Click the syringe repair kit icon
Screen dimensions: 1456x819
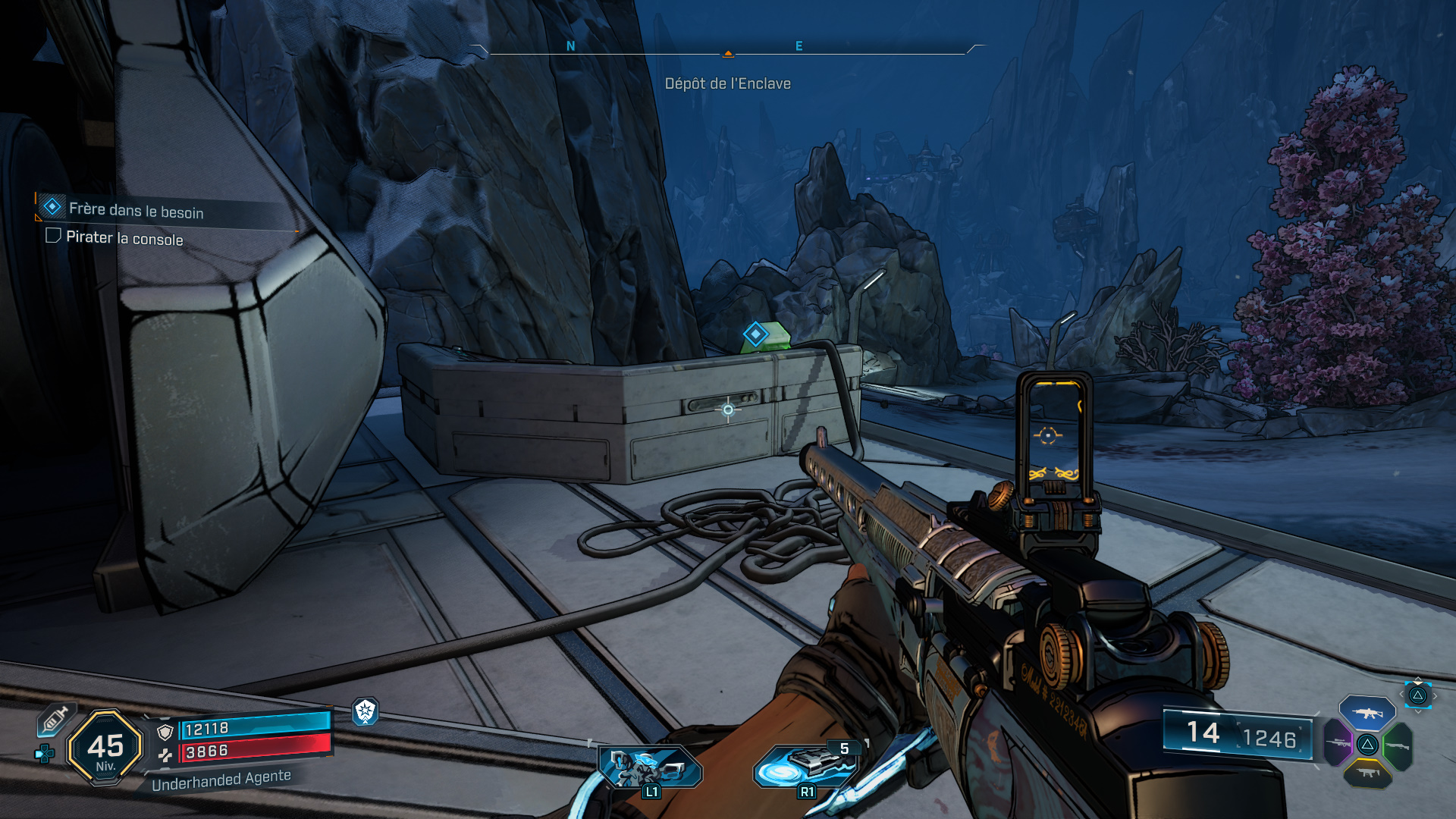click(55, 719)
